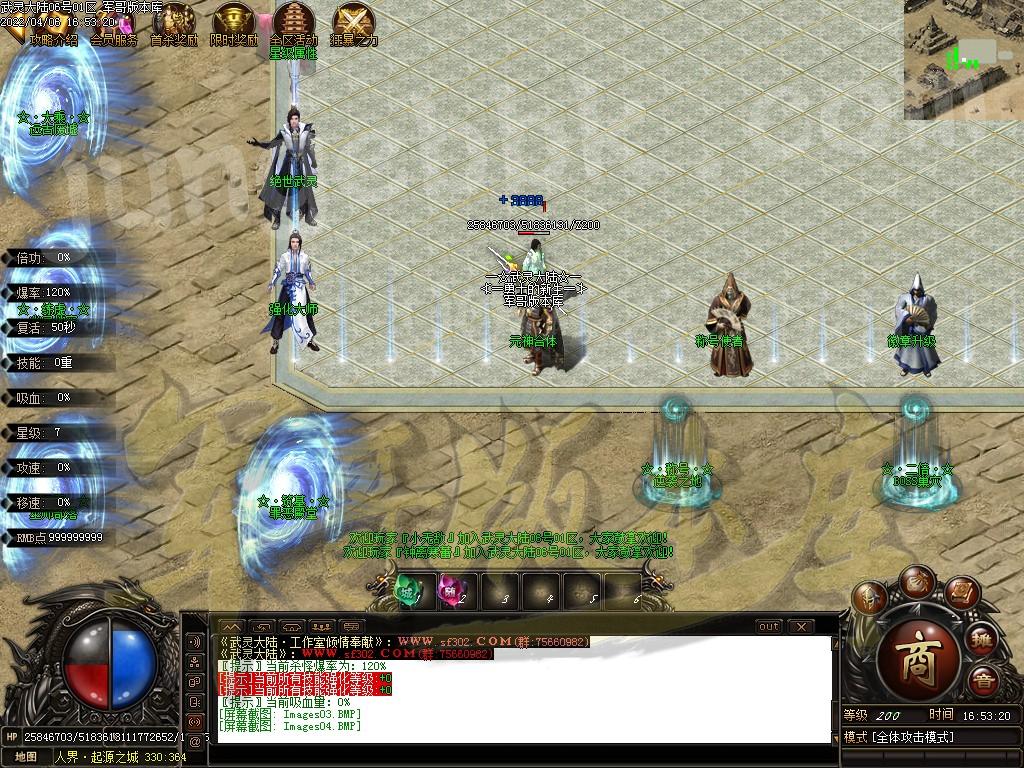Screen dimensions: 1024x768
Task: Open the 地图 map button
Action: click(26, 757)
